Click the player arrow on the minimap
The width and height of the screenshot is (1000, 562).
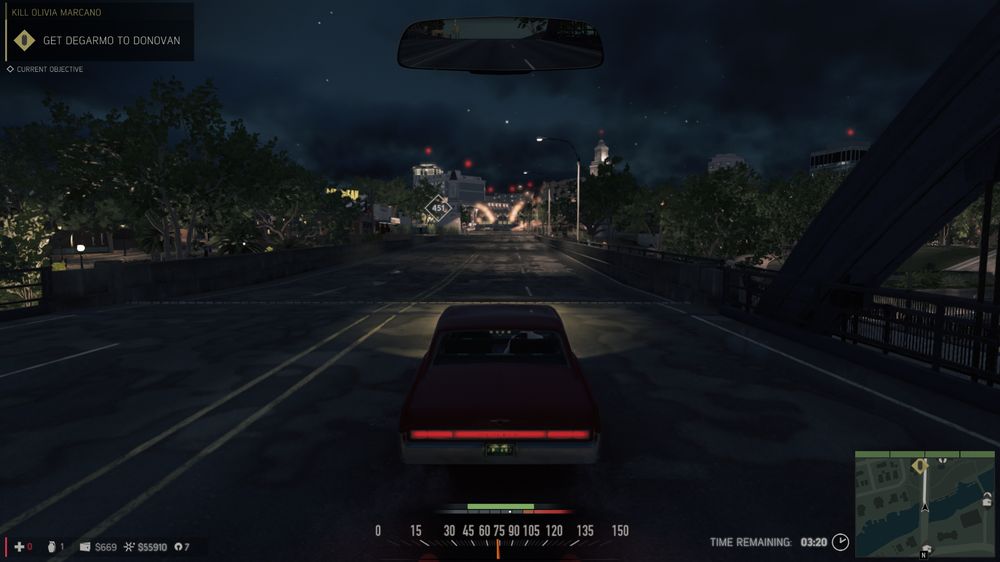tap(925, 507)
